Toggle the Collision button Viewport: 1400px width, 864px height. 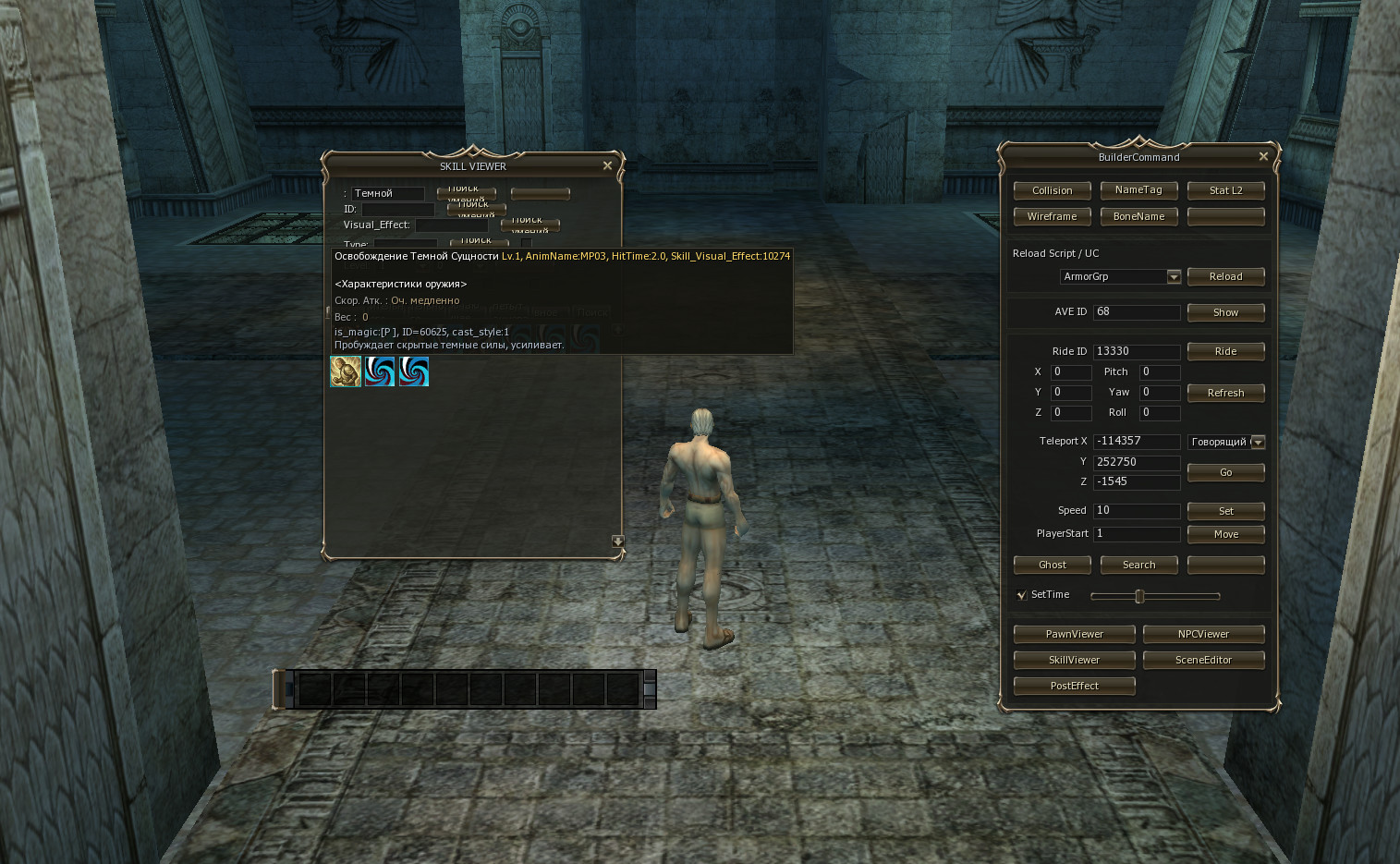pyautogui.click(x=1052, y=190)
